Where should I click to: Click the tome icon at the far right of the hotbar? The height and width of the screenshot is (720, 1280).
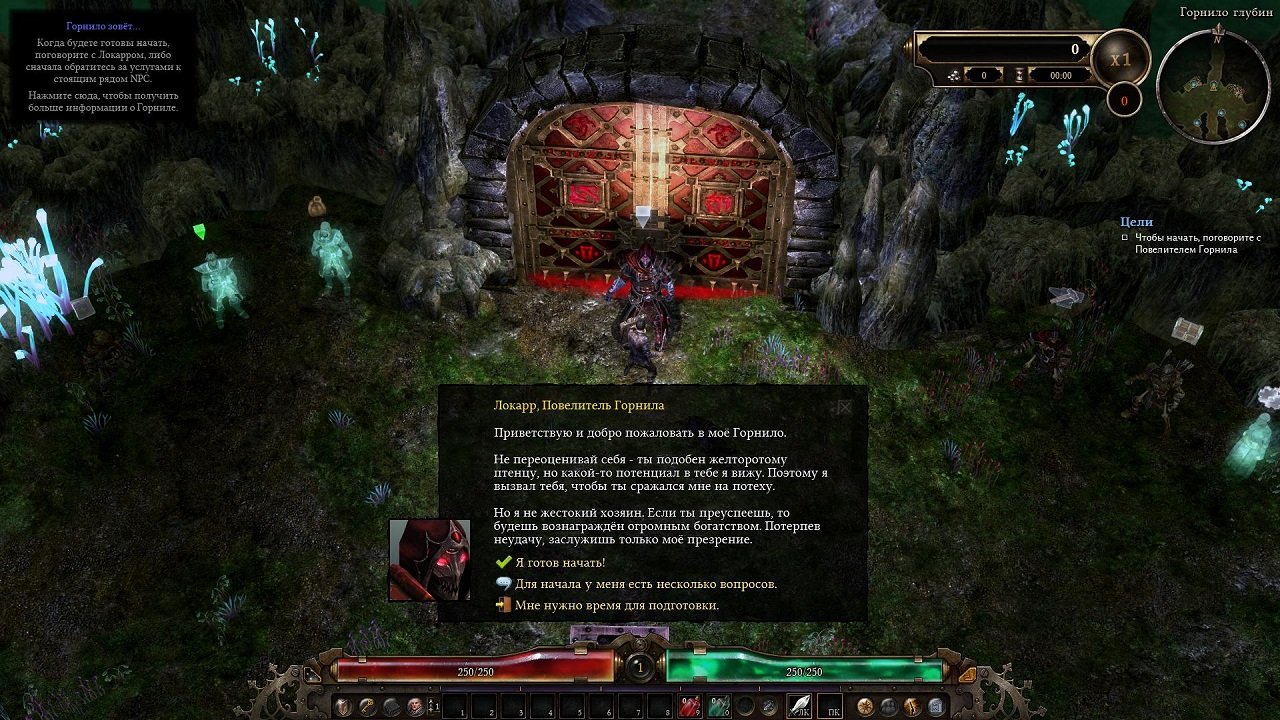pos(935,706)
